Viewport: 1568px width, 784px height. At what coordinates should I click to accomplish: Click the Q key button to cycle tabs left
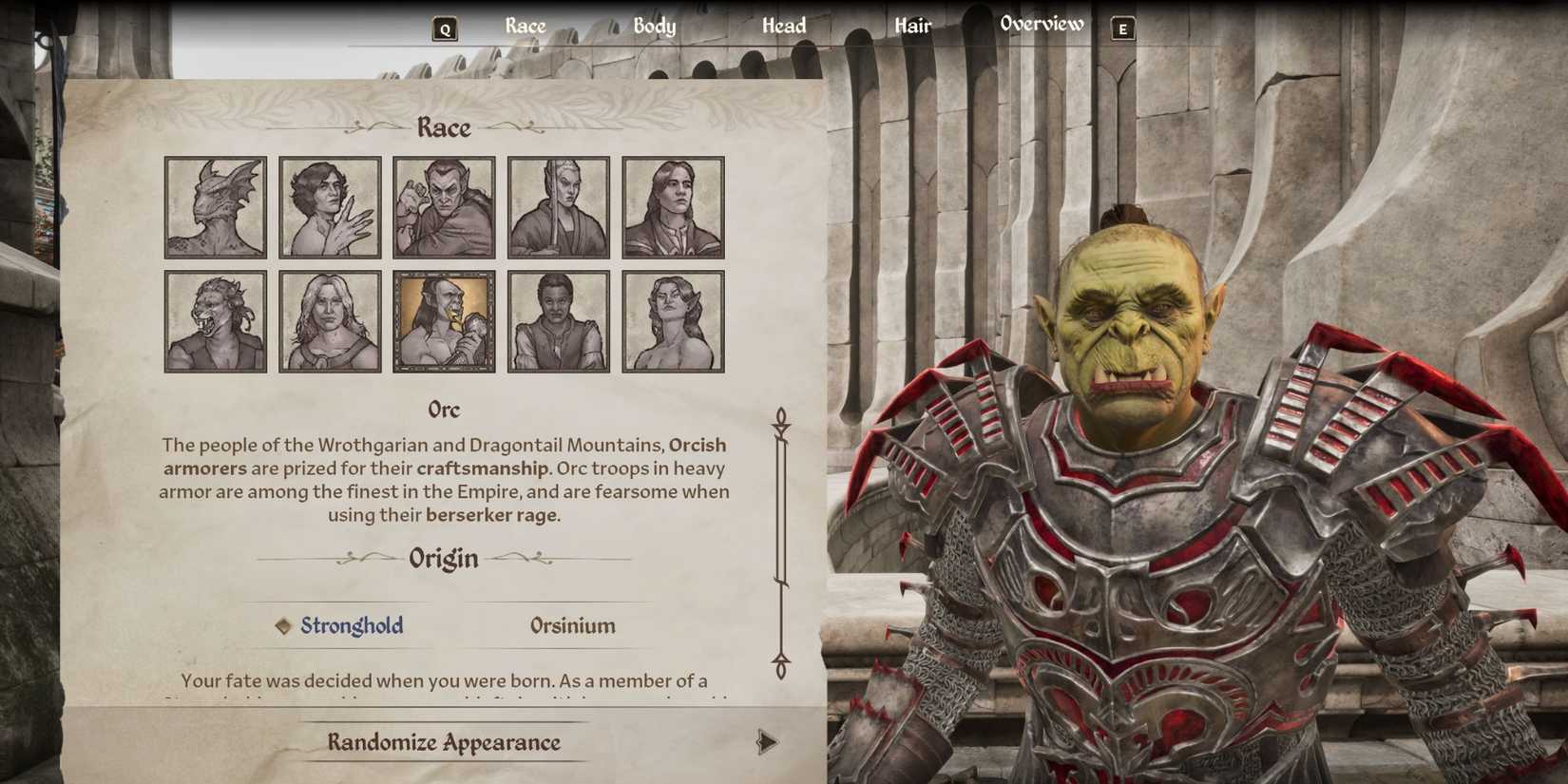[x=443, y=28]
